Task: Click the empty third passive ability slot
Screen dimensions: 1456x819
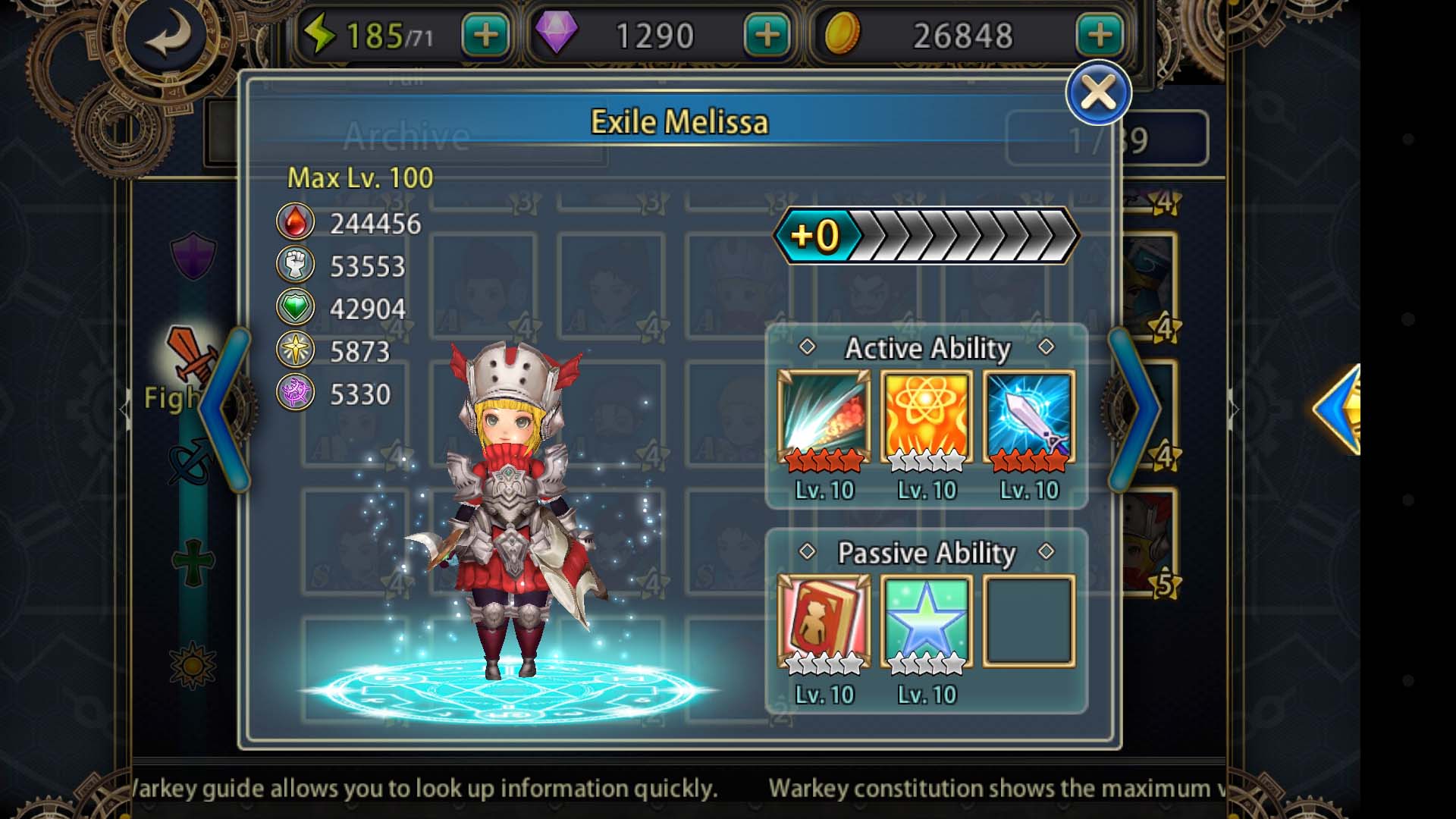Action: click(x=1029, y=622)
